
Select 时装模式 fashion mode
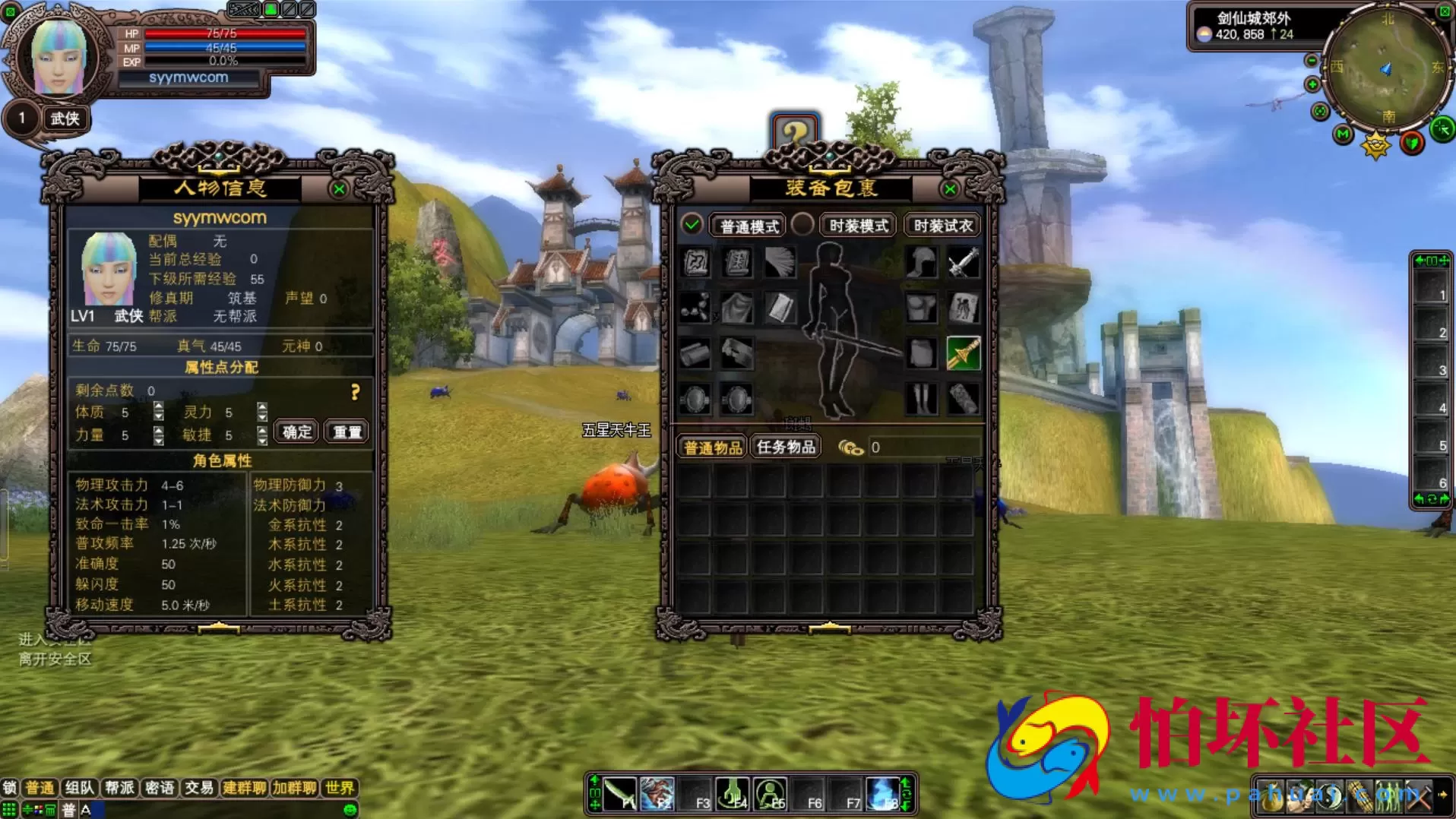(x=858, y=226)
